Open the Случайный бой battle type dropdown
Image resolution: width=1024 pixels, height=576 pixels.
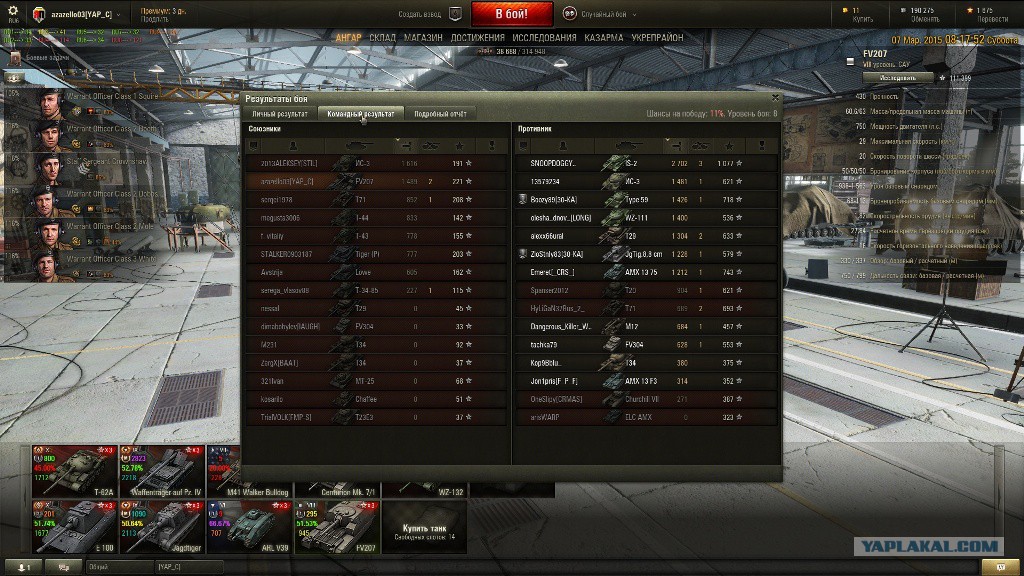(599, 14)
